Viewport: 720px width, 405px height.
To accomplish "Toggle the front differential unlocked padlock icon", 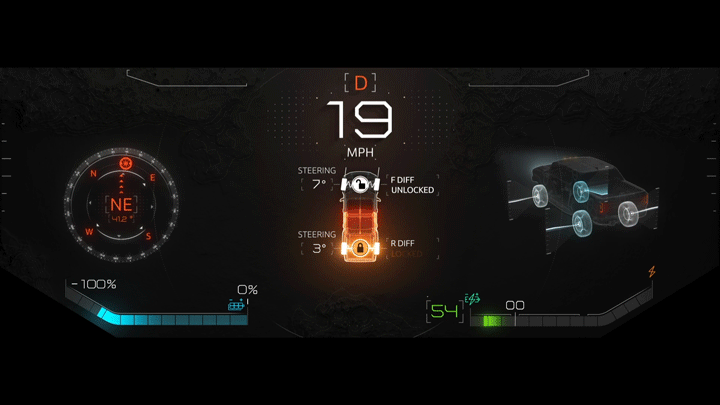I will click(x=359, y=184).
